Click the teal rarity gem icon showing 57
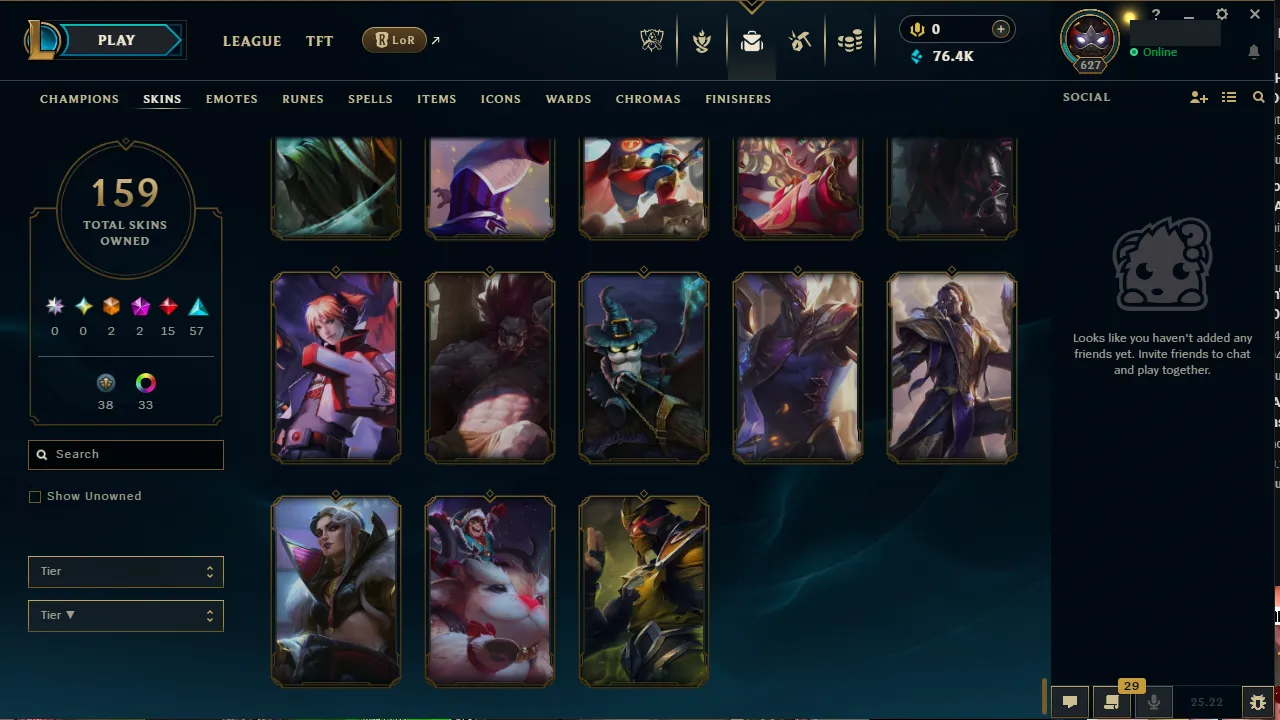1280x720 pixels. [x=197, y=306]
